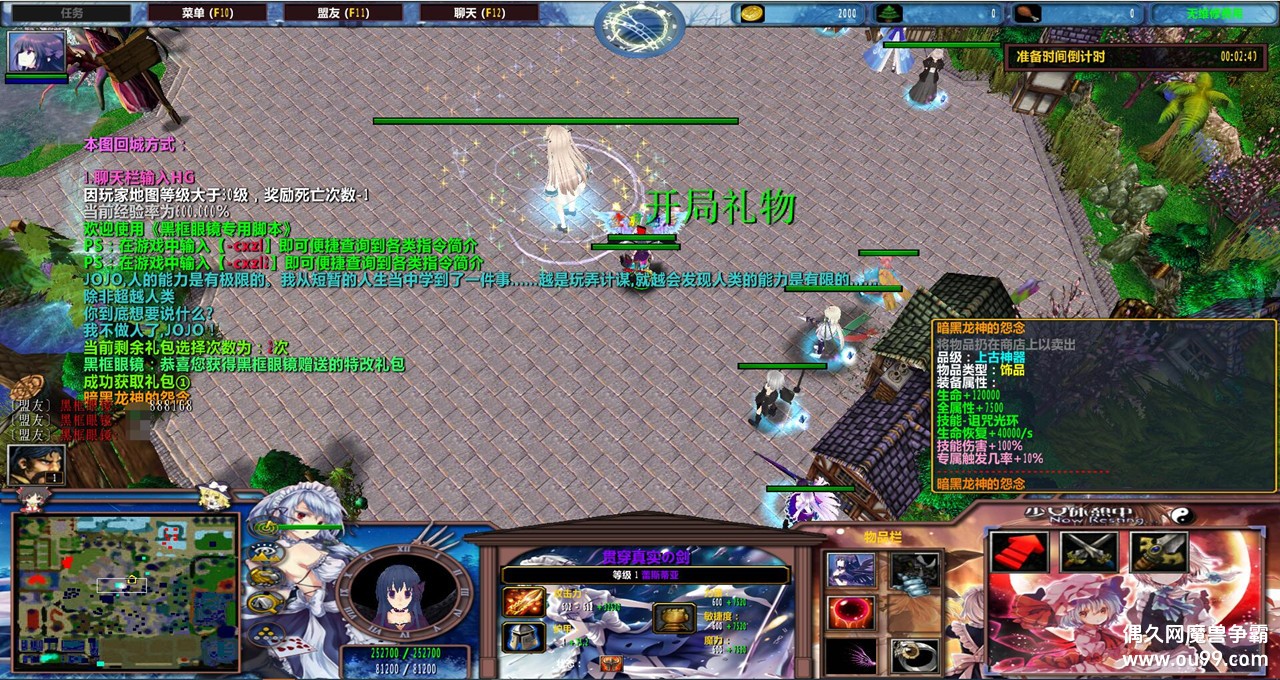
Task: Open the 盟友 (F11) allies panel
Action: click(344, 13)
